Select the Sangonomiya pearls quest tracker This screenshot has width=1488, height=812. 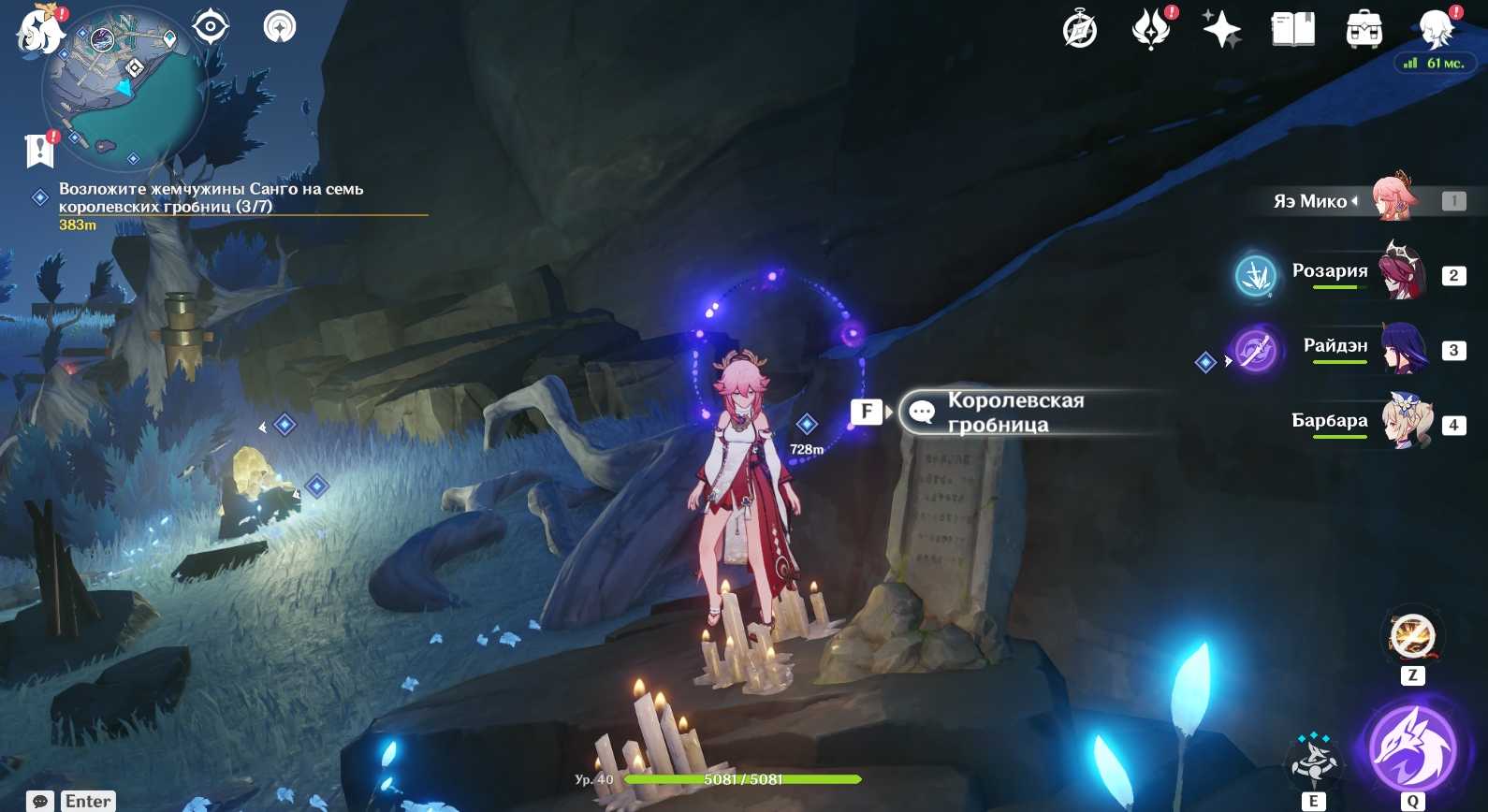[211, 197]
